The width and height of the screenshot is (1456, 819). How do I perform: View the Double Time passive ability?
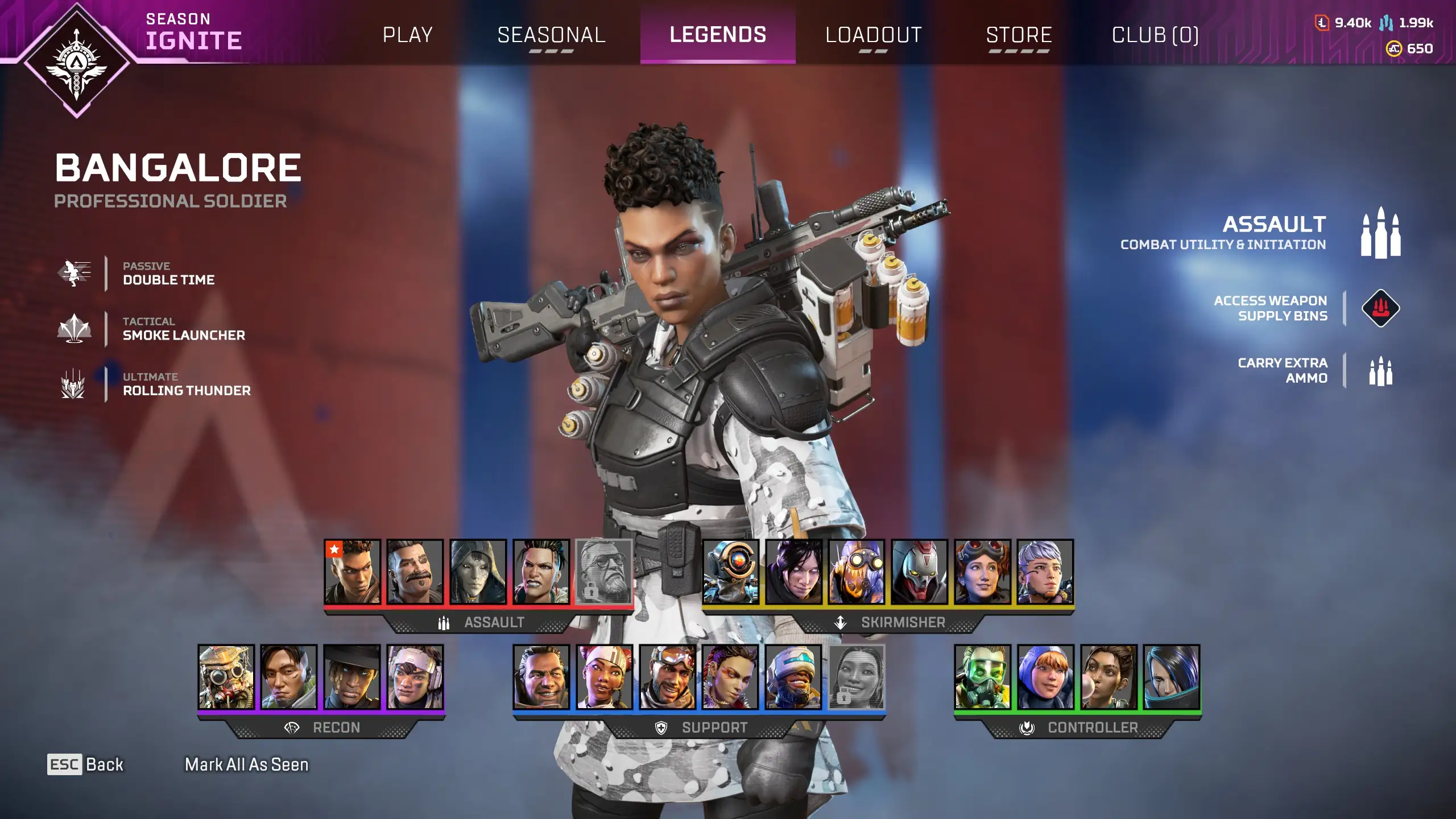coord(168,274)
